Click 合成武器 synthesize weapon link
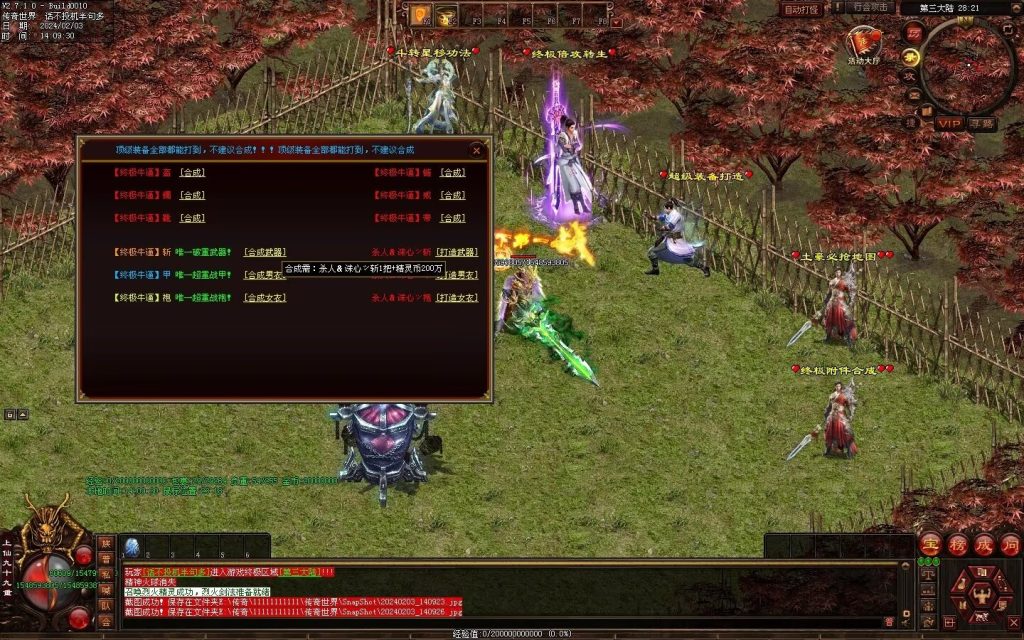The height and width of the screenshot is (640, 1024). [265, 252]
